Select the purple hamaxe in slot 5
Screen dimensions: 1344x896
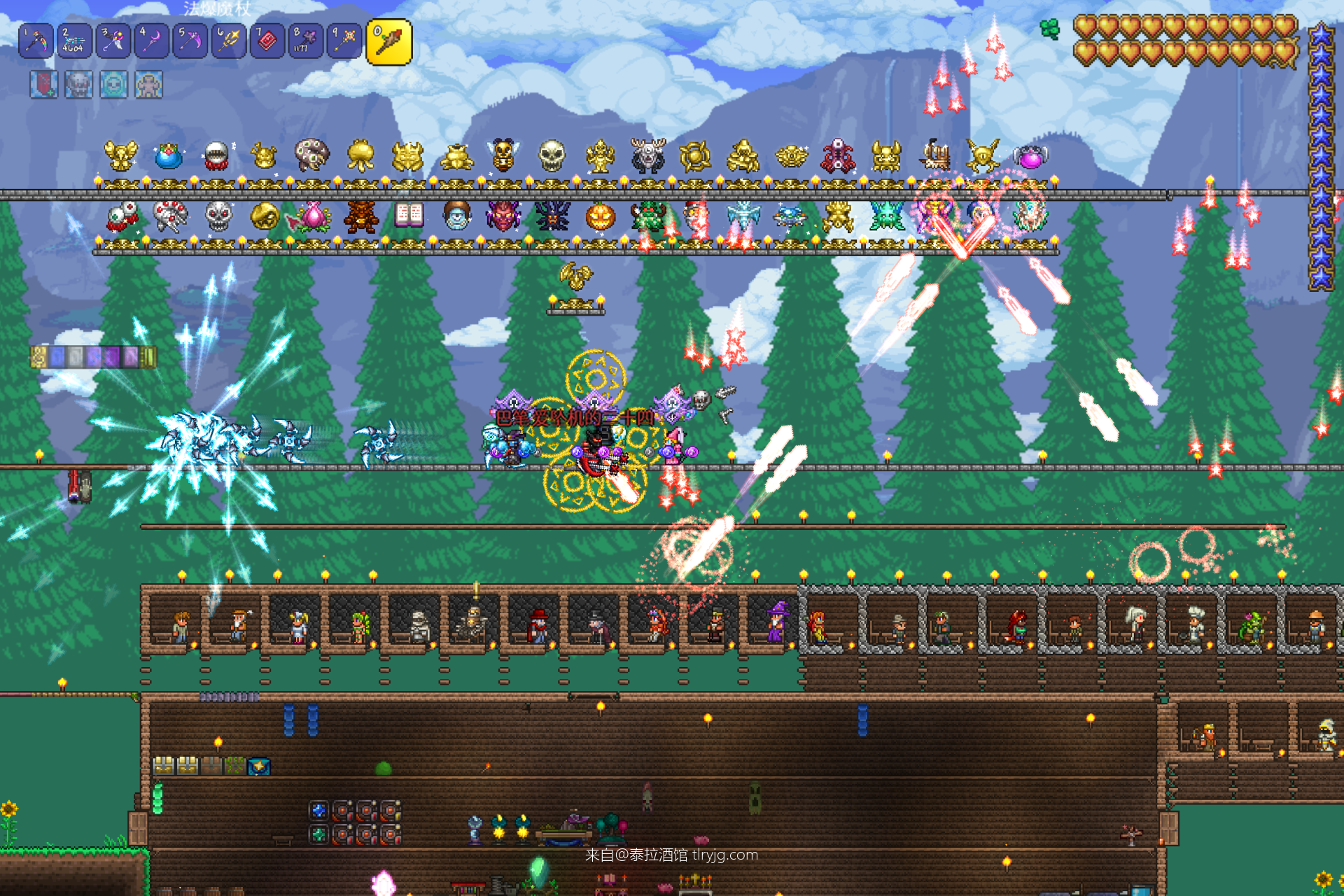[190, 41]
